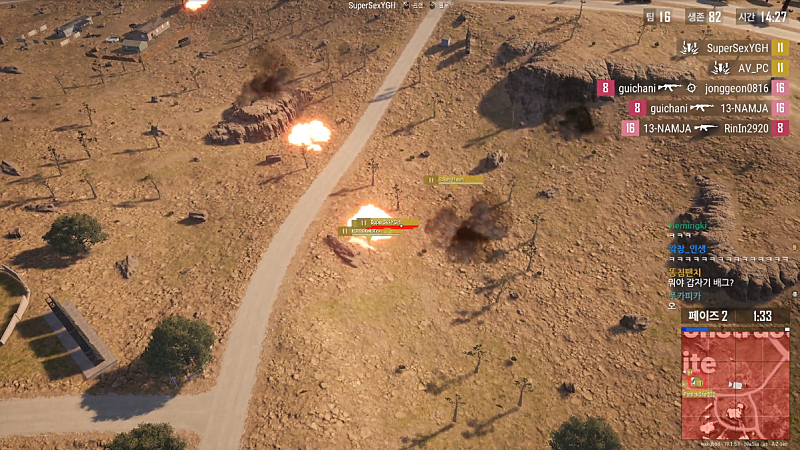Select SuperSexYGH in the team list

coord(737,48)
